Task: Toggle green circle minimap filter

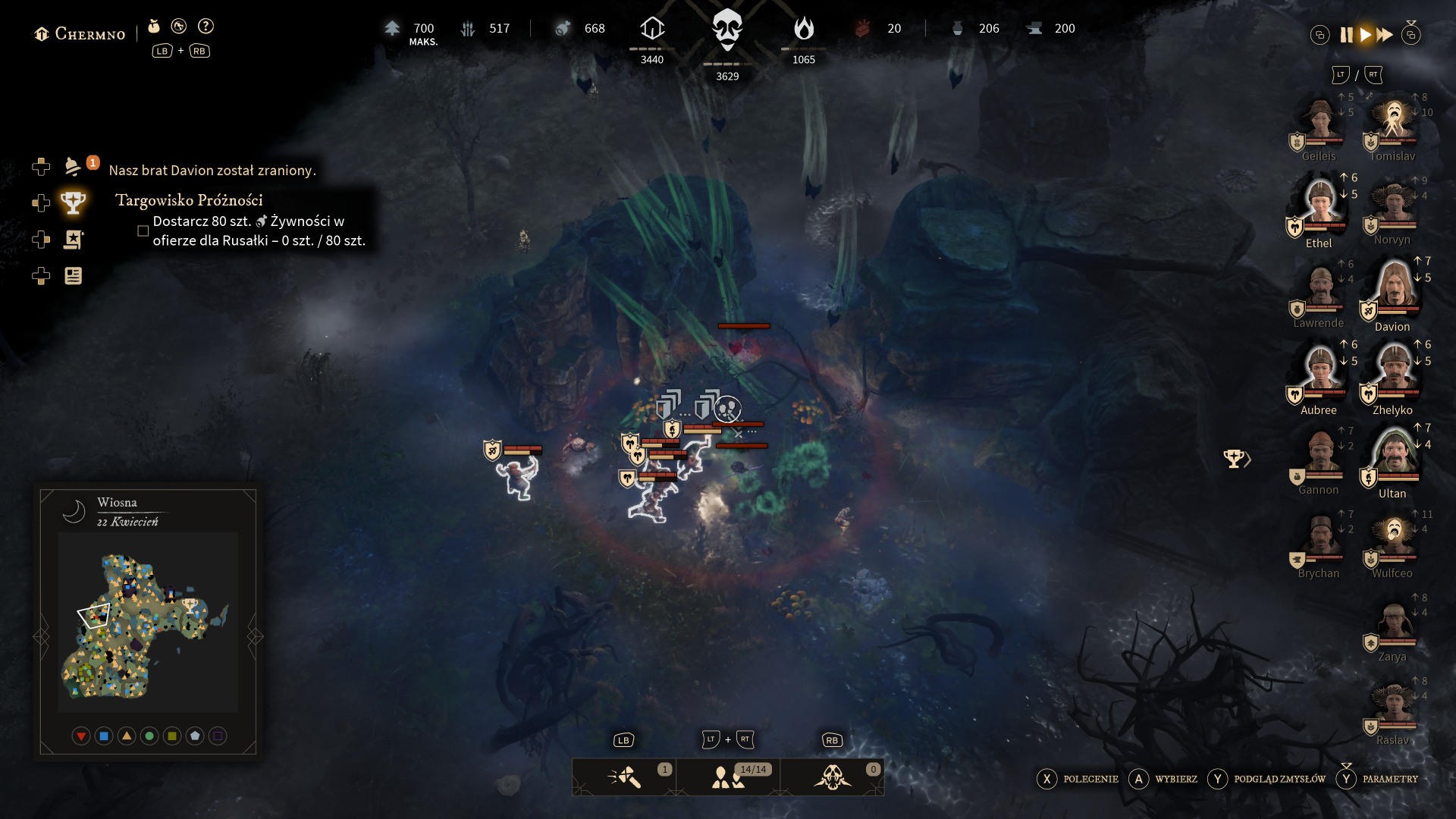Action: [x=149, y=736]
